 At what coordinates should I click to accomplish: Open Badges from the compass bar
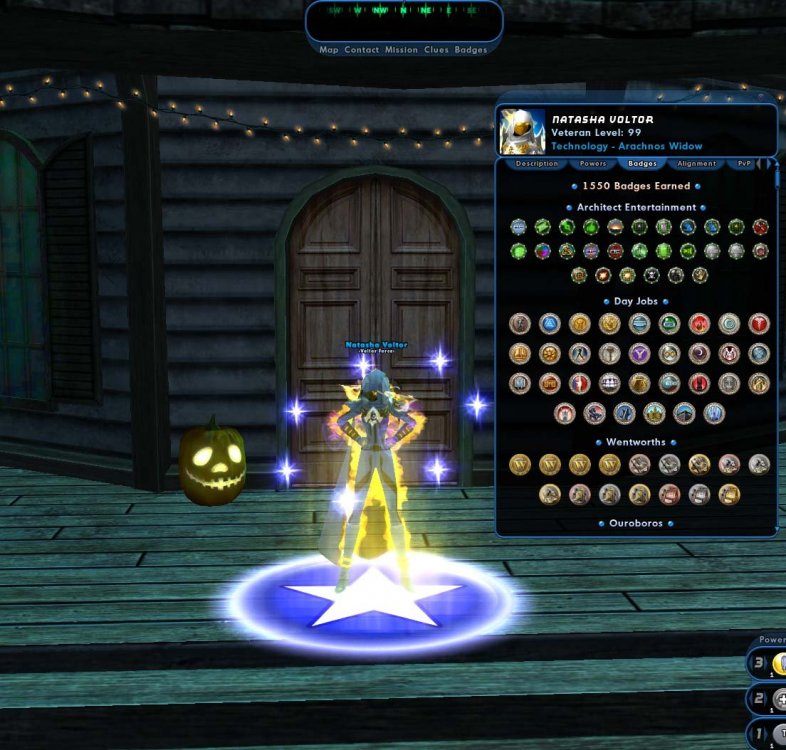(x=471, y=50)
